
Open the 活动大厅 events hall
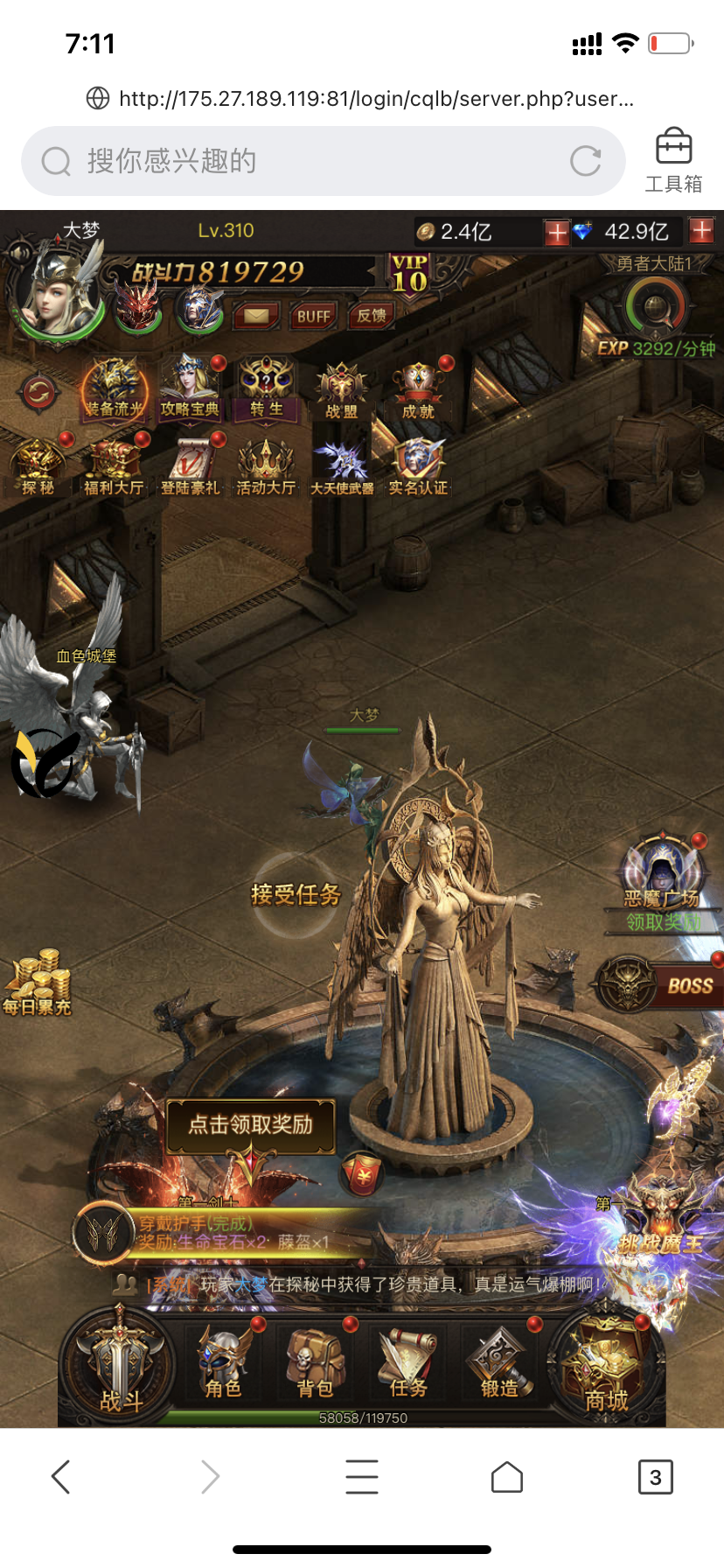click(266, 467)
